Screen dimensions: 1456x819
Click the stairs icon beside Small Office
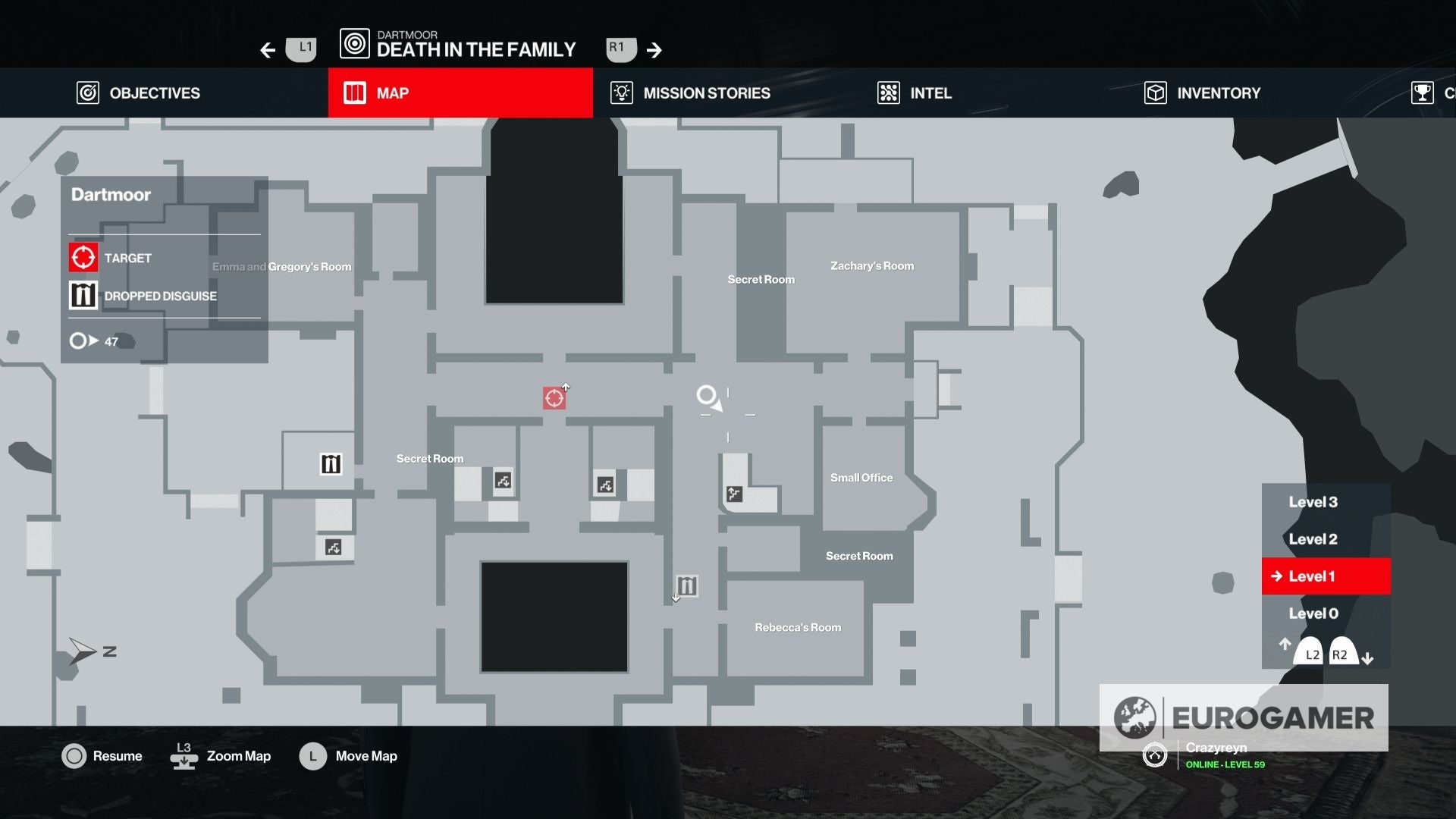[733, 494]
